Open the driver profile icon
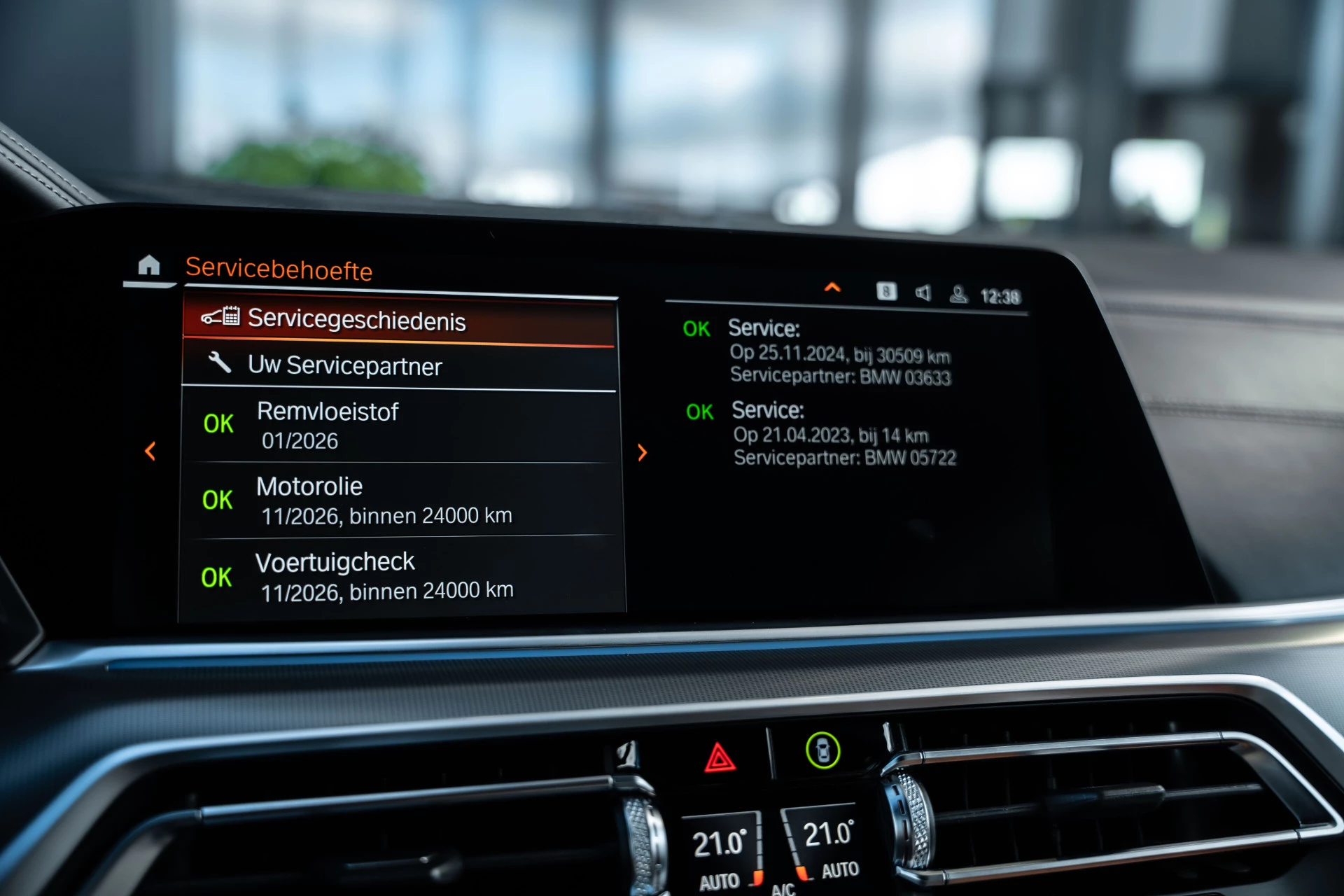 pyautogui.click(x=958, y=295)
